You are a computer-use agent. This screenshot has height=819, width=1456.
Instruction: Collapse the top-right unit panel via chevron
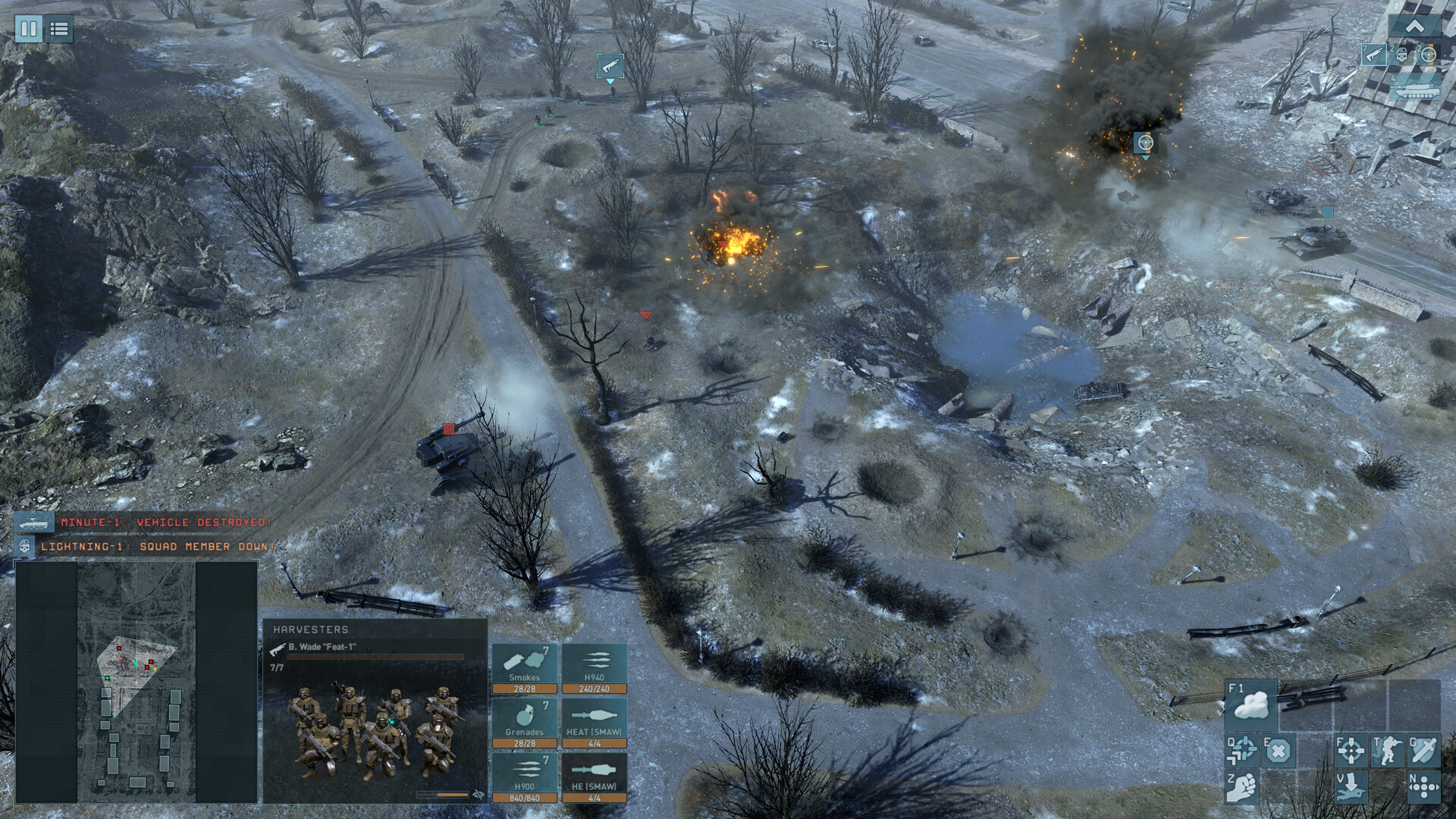[x=1415, y=26]
